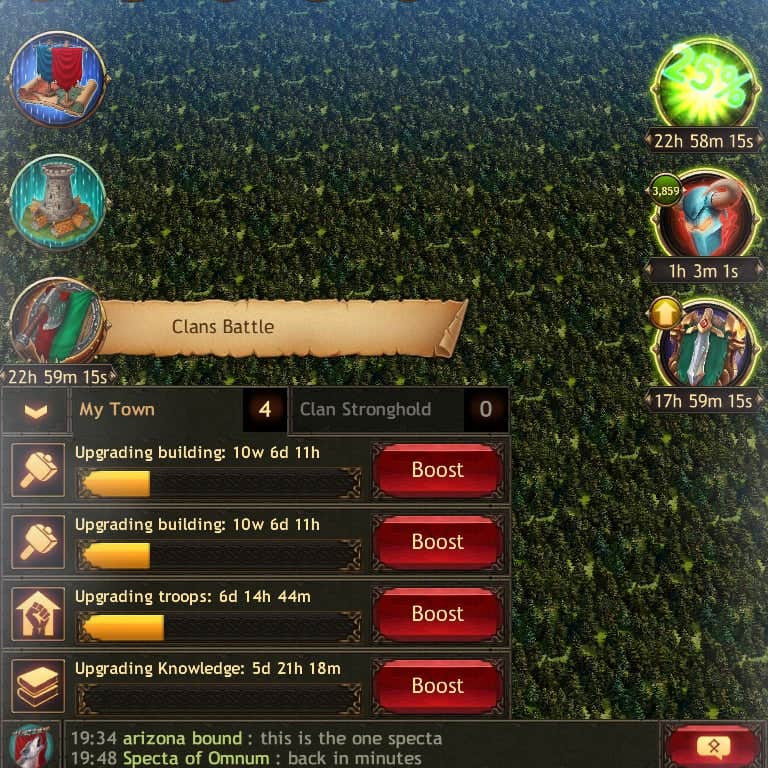
Task: Boost the Upgrading troops task
Action: tap(437, 614)
